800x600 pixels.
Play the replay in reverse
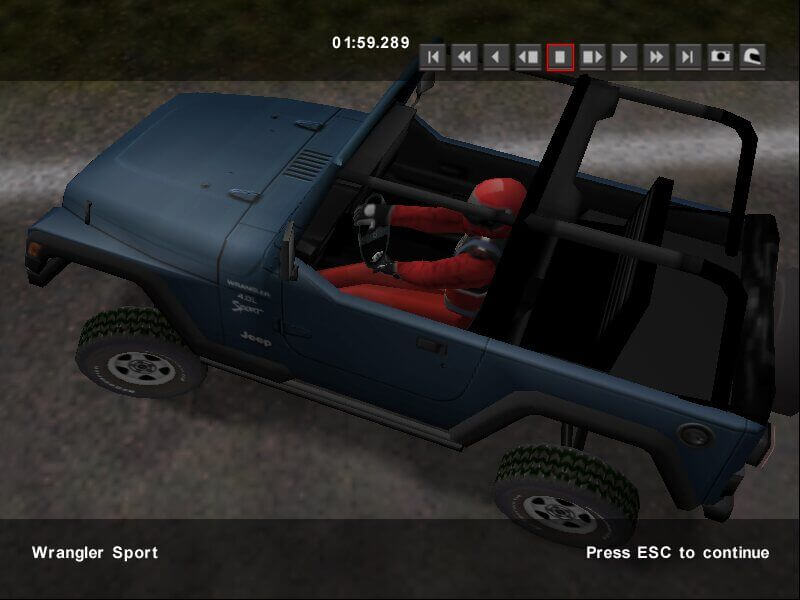496,57
